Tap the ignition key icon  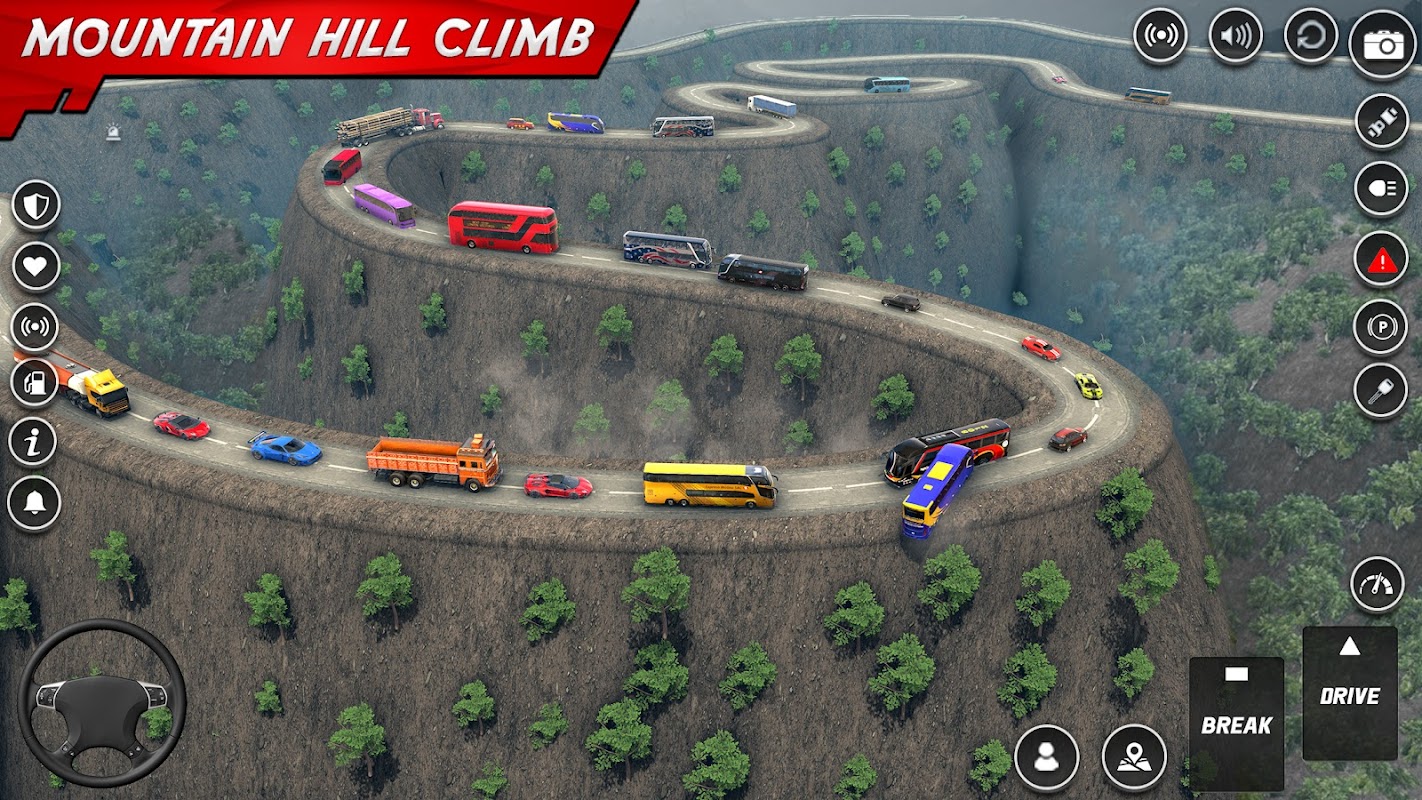(1381, 391)
